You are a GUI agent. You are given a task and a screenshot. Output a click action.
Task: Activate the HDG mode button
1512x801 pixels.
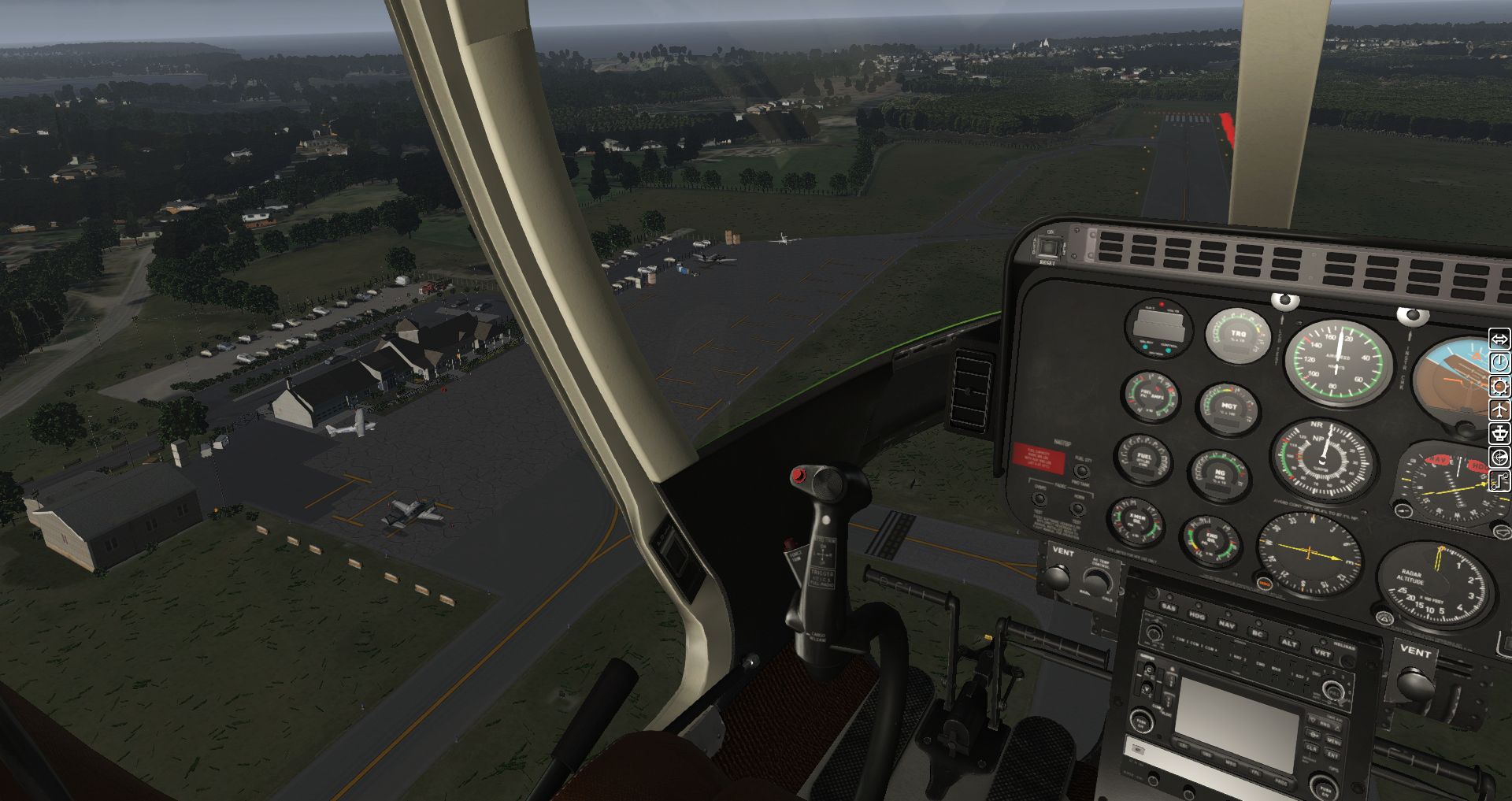point(1197,615)
